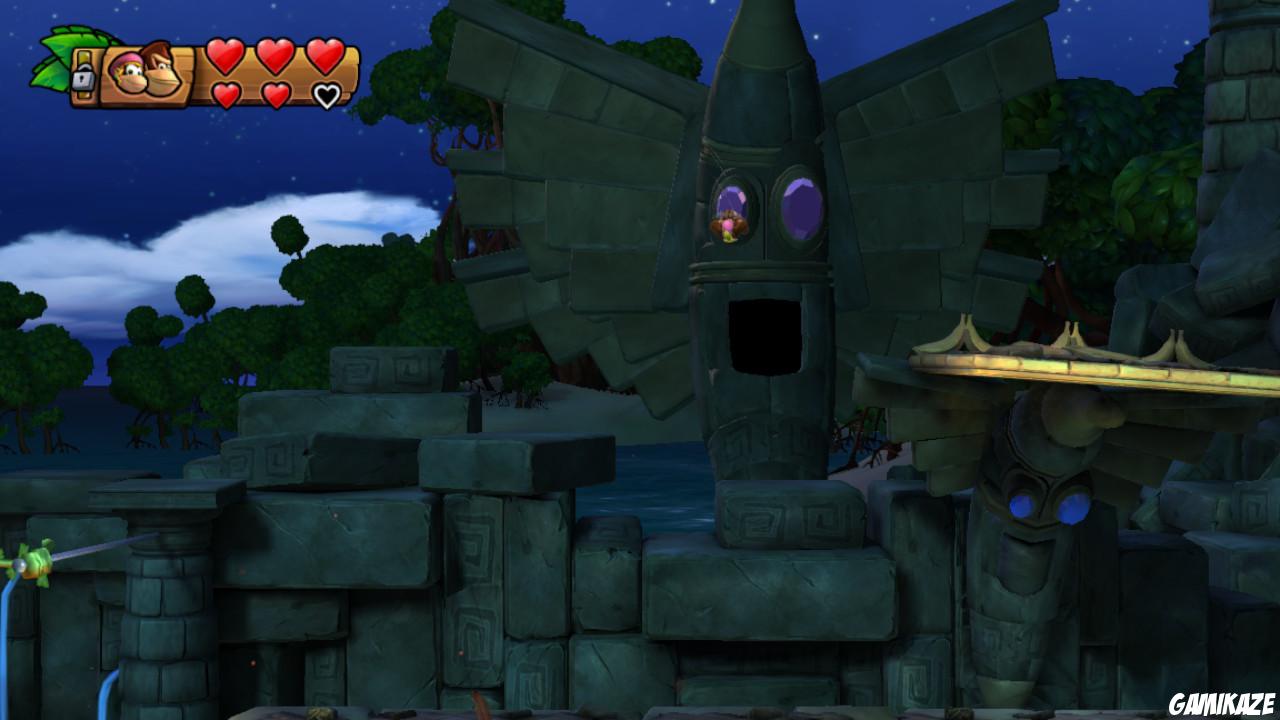Click the first small heart in the bottom row
This screenshot has width=1280, height=720.
pyautogui.click(x=228, y=95)
